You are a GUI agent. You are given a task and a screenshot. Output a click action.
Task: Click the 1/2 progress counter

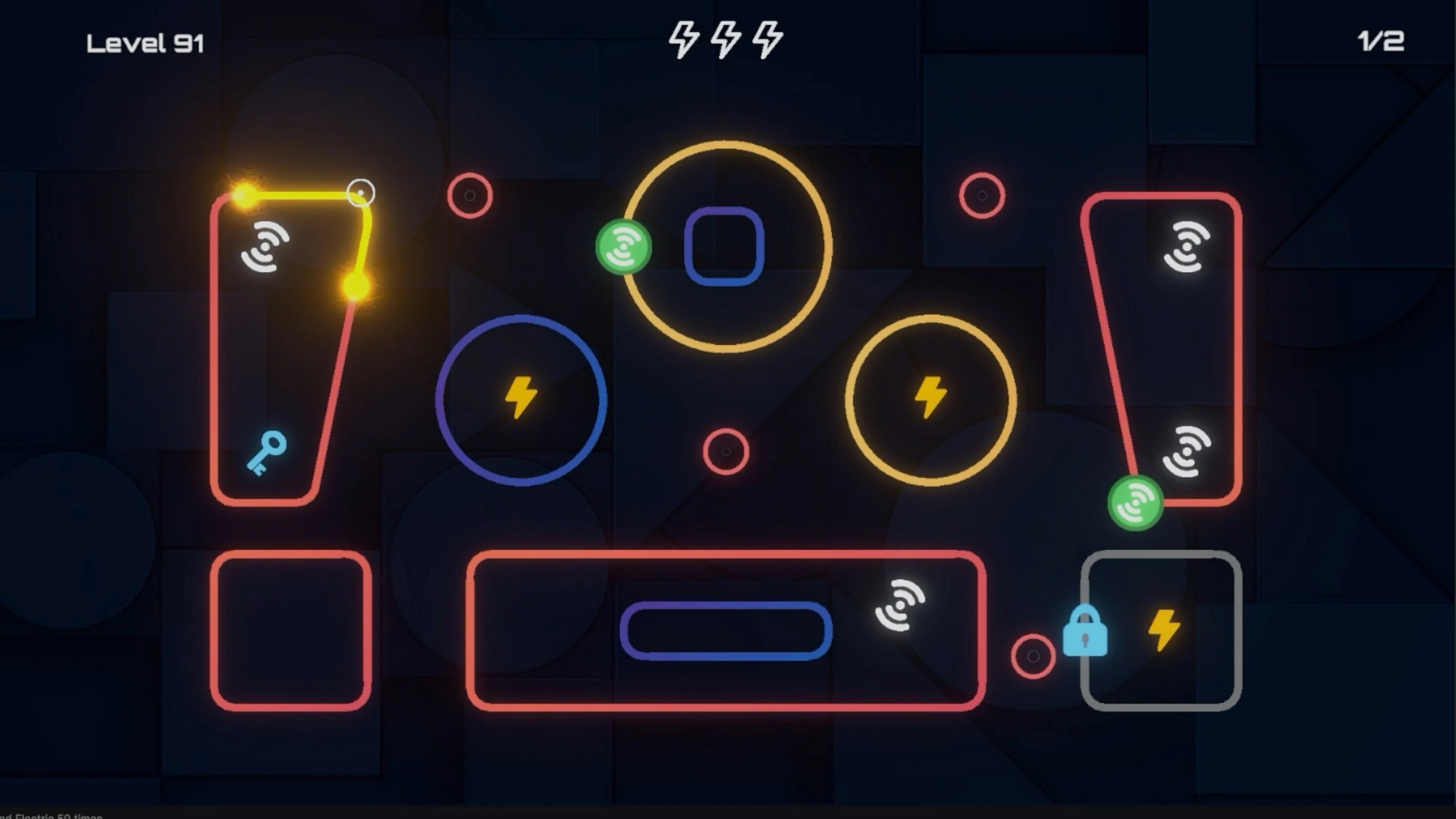1380,39
